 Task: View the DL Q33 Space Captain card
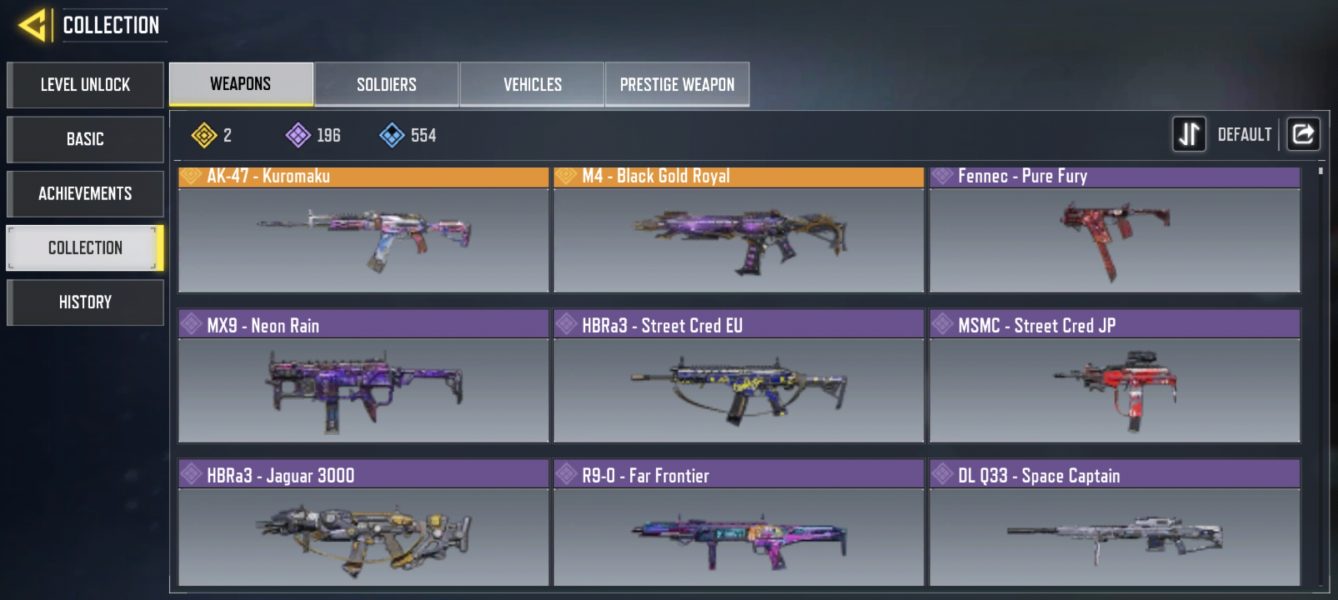1114,524
